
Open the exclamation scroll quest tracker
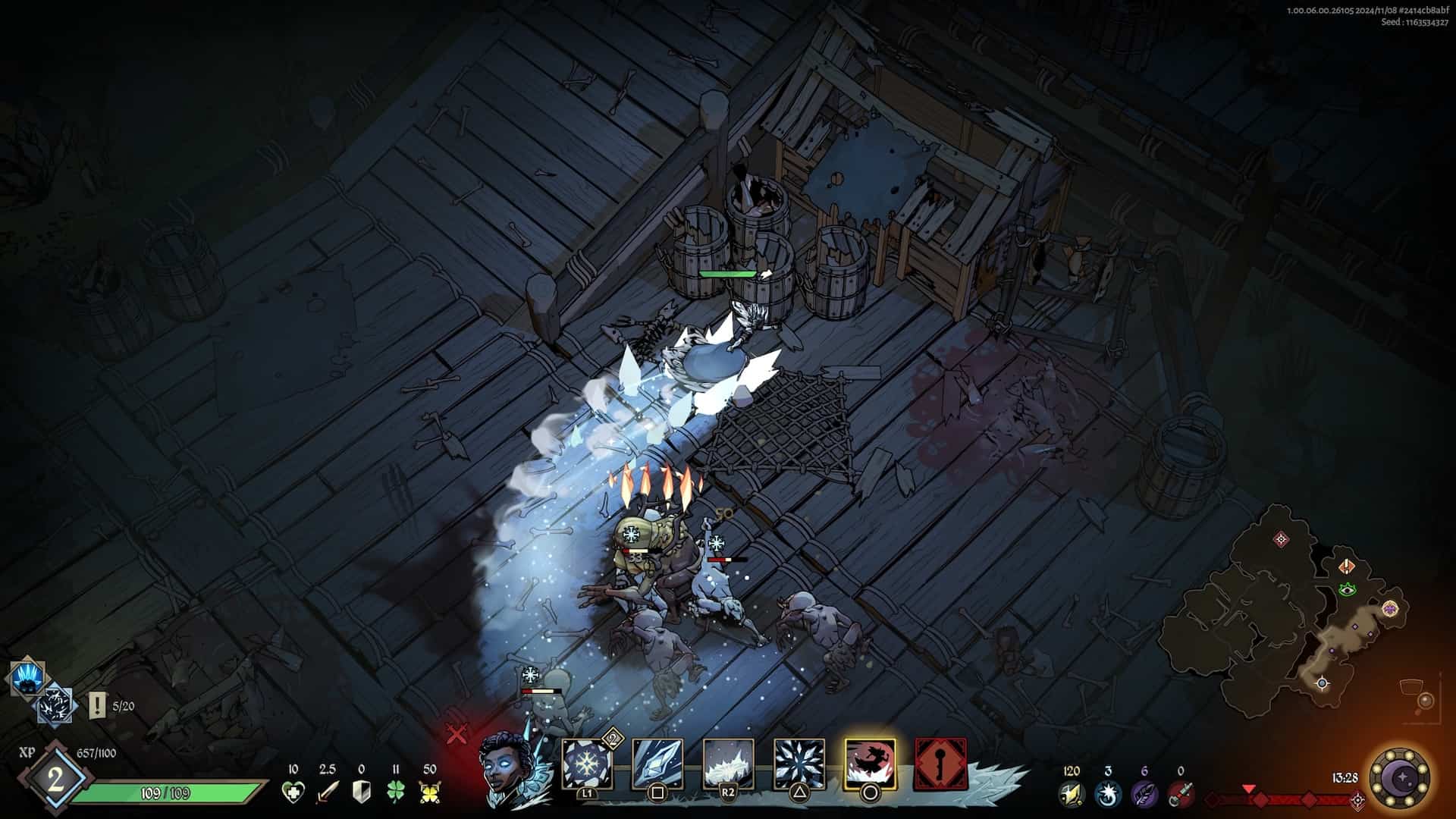97,706
